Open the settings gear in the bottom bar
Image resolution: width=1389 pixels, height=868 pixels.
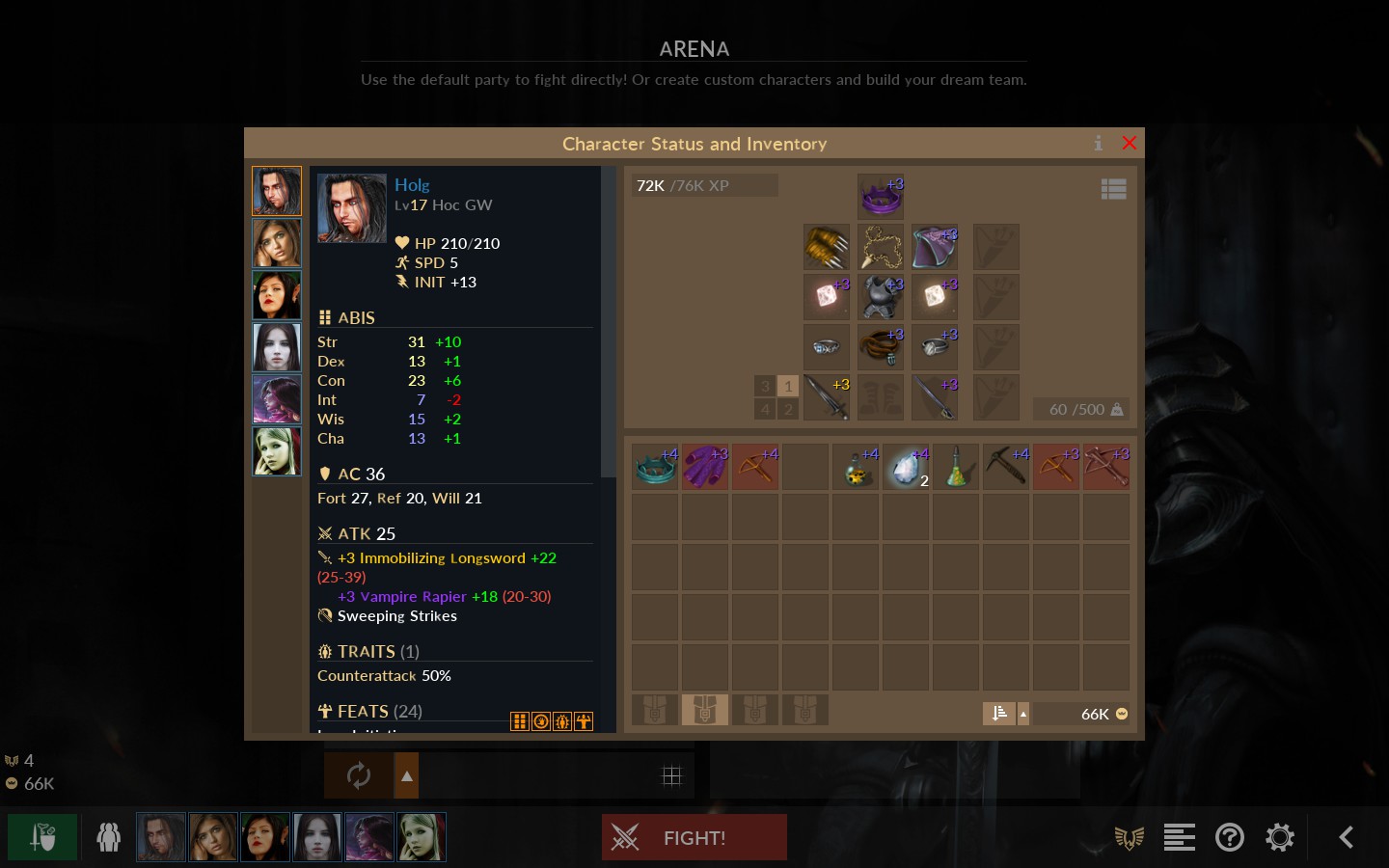[x=1280, y=837]
